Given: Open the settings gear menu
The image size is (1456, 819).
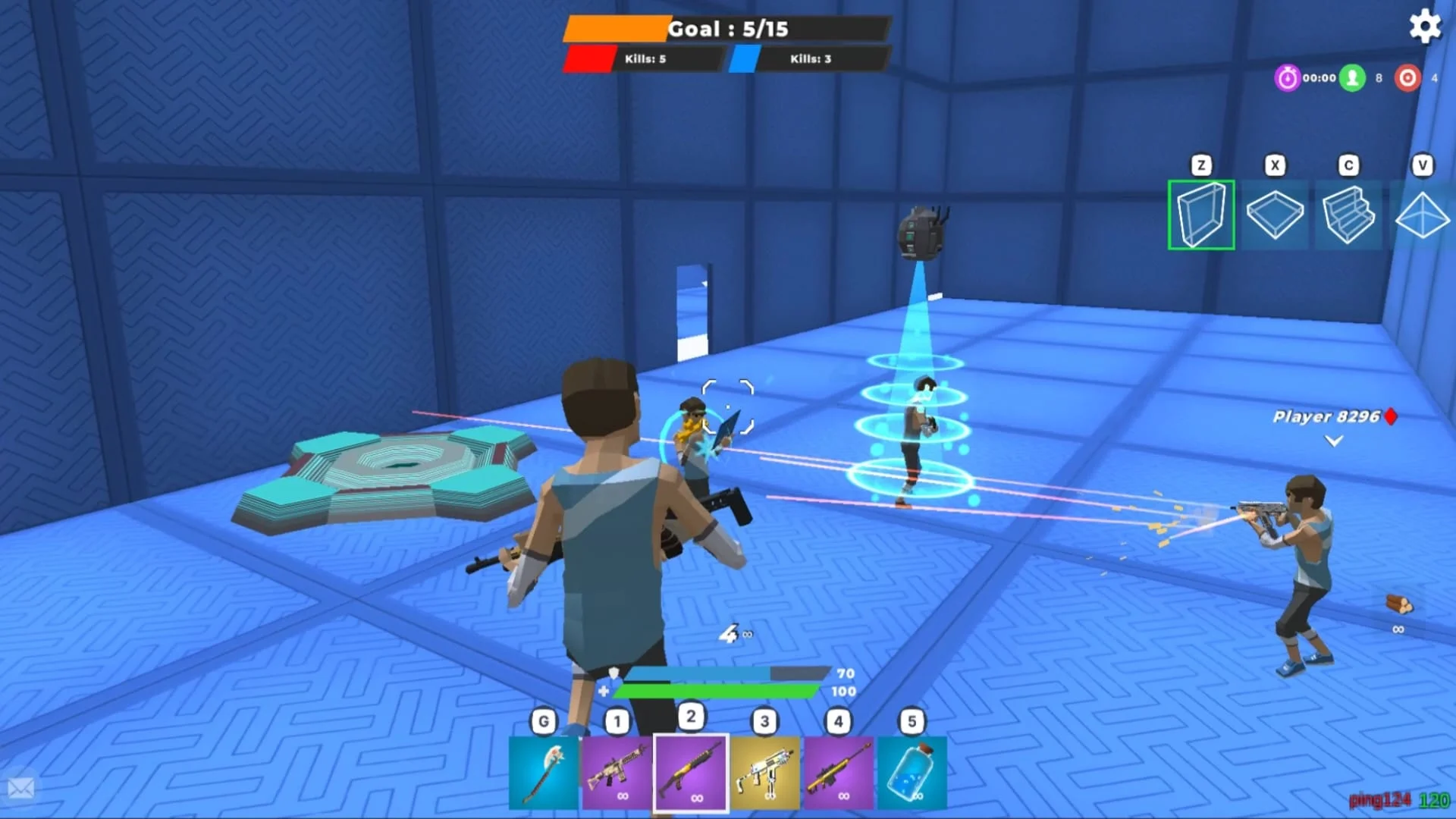Looking at the screenshot, I should click(1426, 26).
